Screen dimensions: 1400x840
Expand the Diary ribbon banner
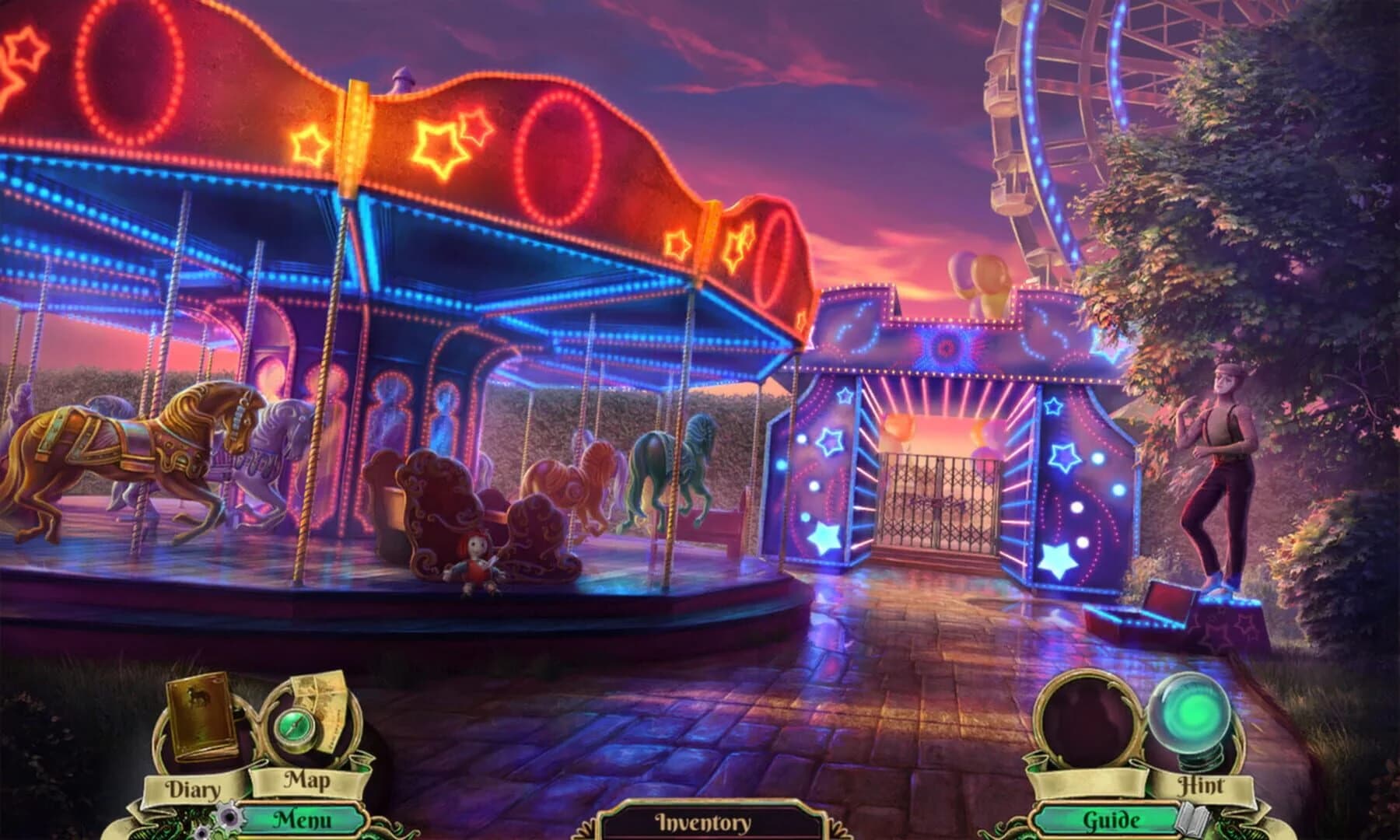pos(192,788)
